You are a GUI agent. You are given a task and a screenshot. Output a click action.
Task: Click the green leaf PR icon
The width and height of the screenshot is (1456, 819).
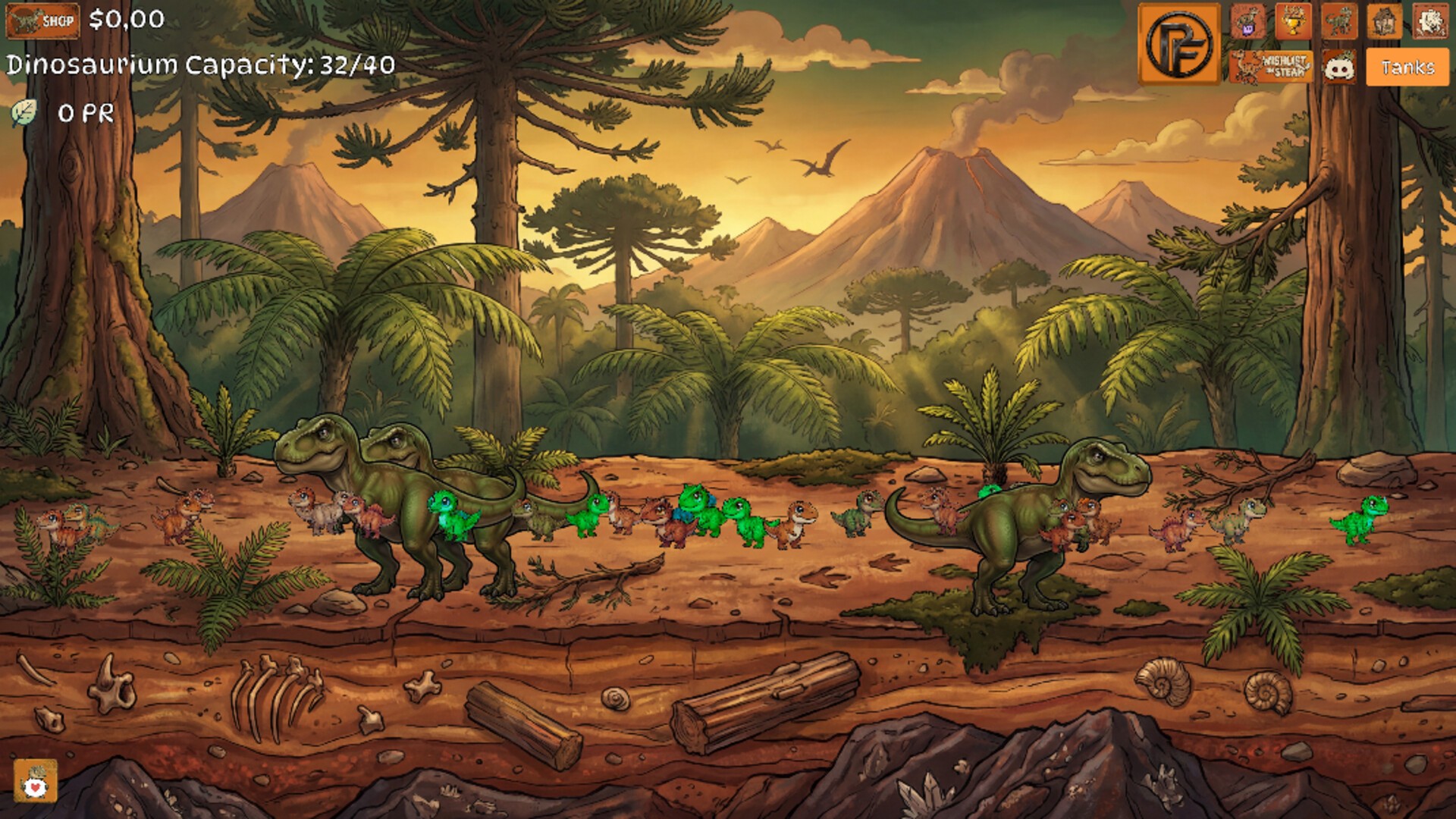coord(24,114)
